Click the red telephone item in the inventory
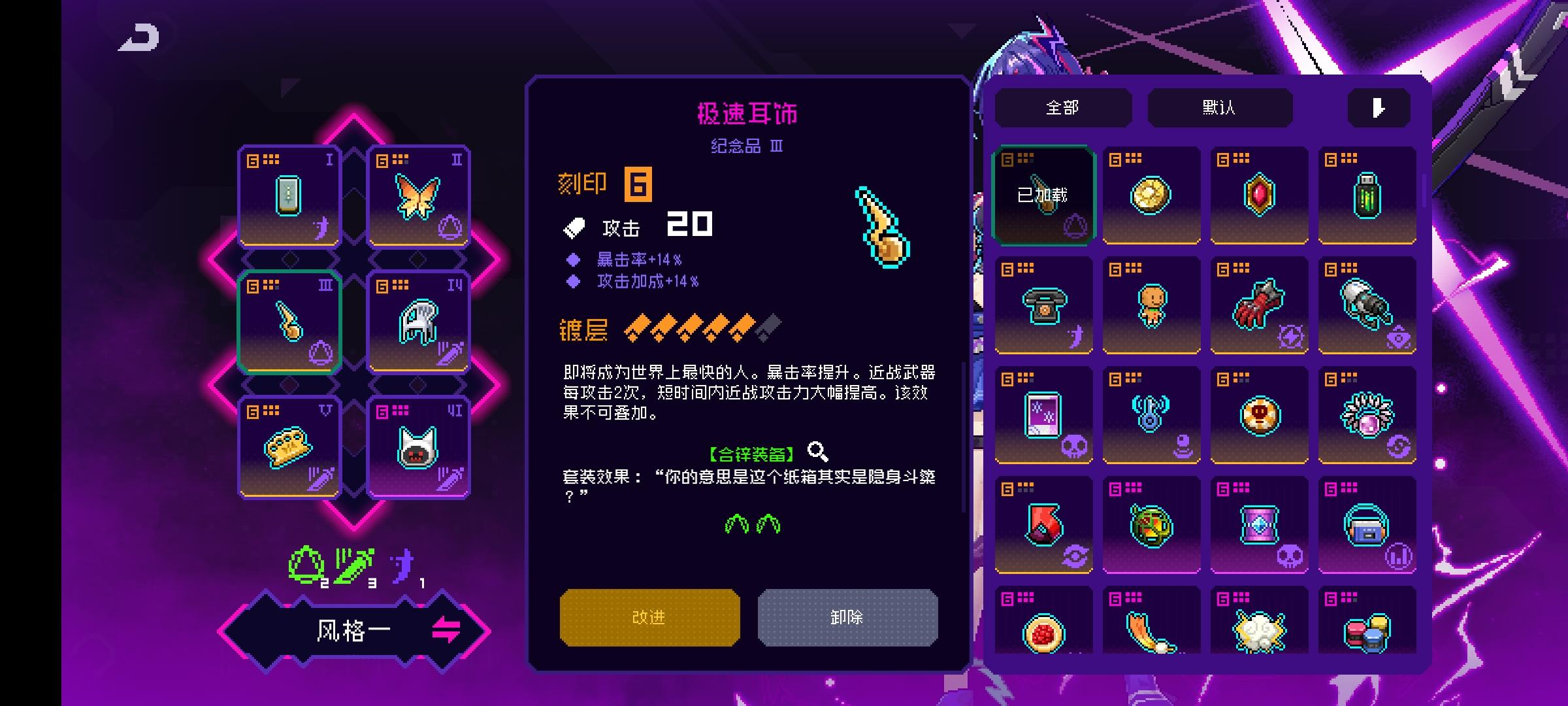Viewport: 1568px width, 706px height. coord(1043,305)
